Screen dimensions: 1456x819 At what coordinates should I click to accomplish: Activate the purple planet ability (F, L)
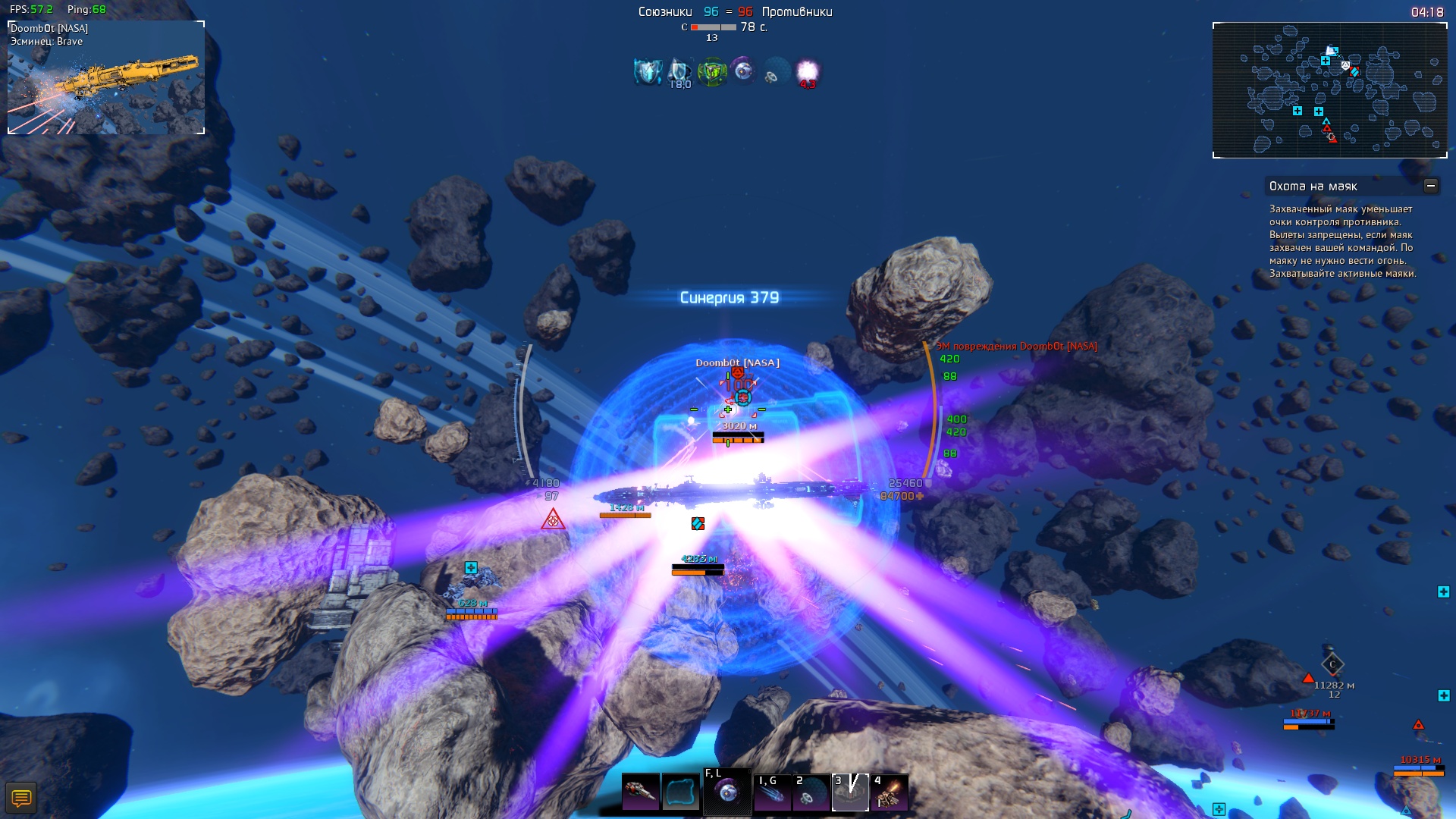click(727, 792)
